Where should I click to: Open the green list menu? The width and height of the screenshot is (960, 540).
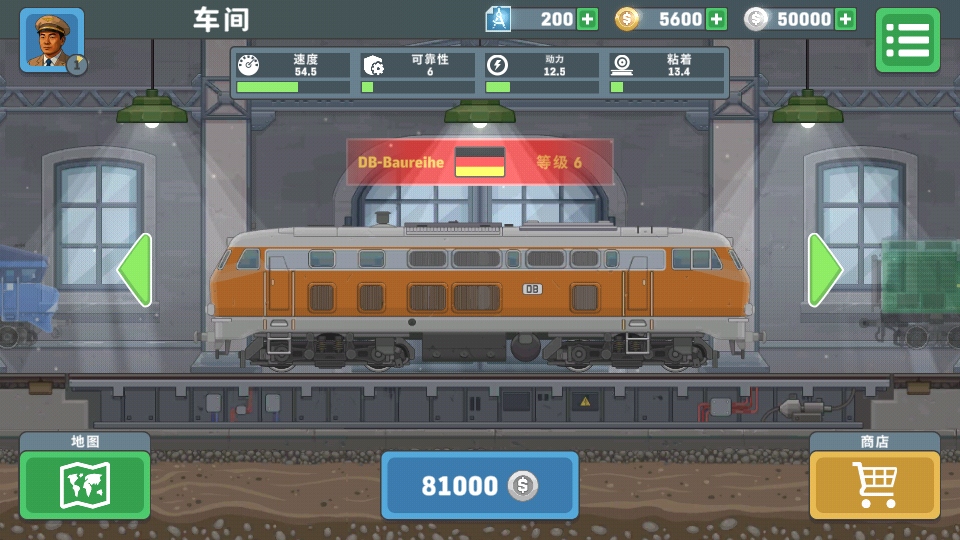click(907, 40)
